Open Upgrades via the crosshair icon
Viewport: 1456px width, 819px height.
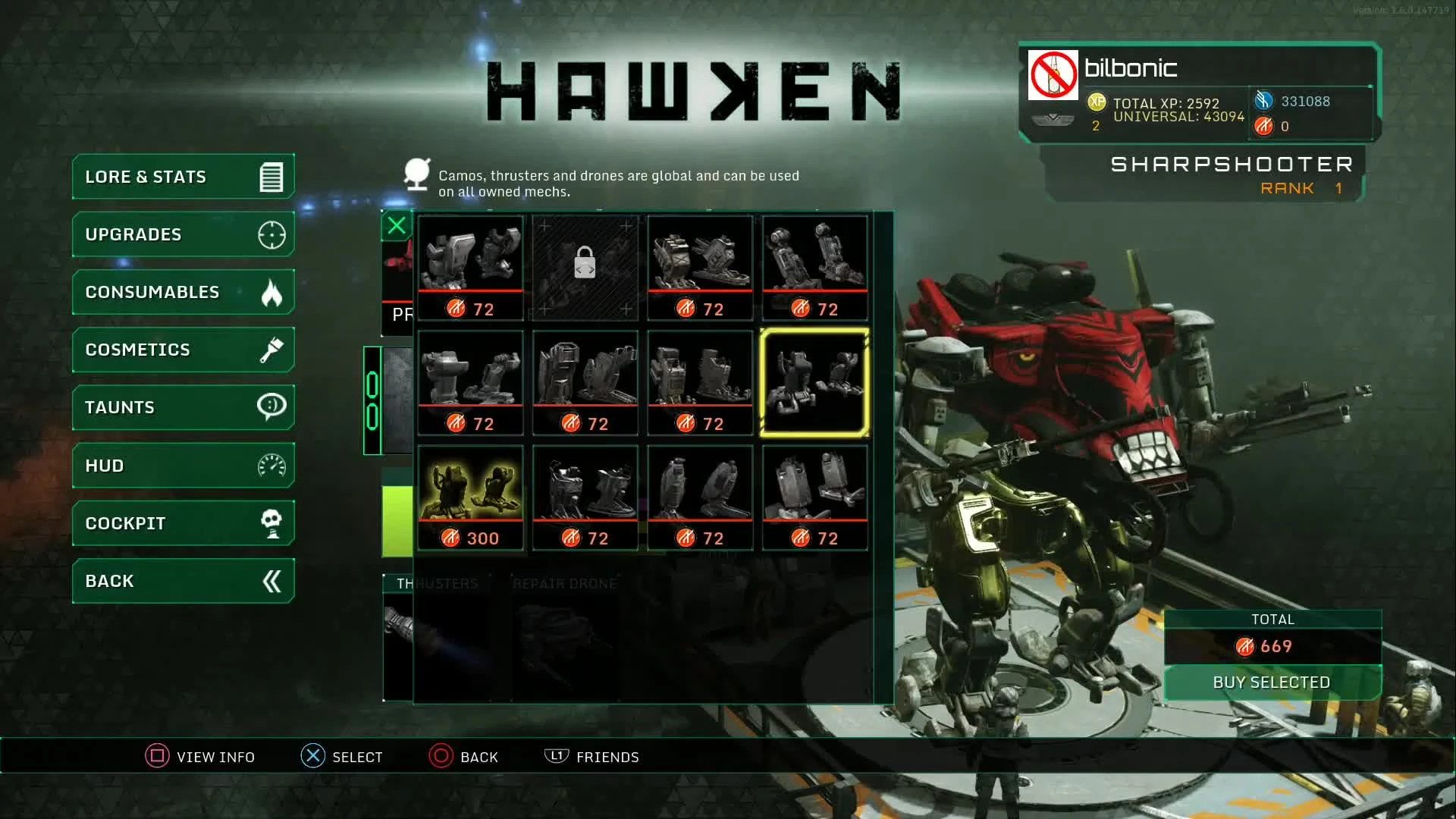271,234
